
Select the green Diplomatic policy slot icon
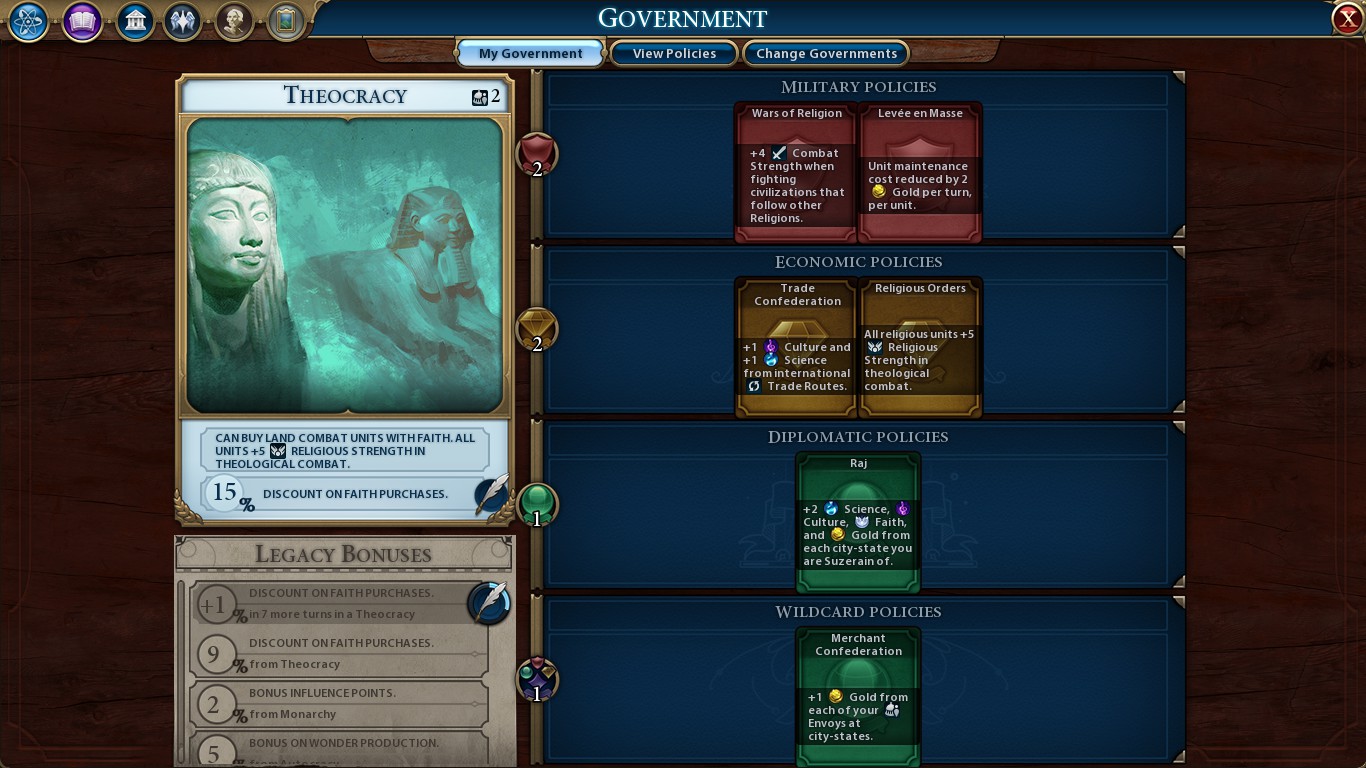(x=536, y=505)
